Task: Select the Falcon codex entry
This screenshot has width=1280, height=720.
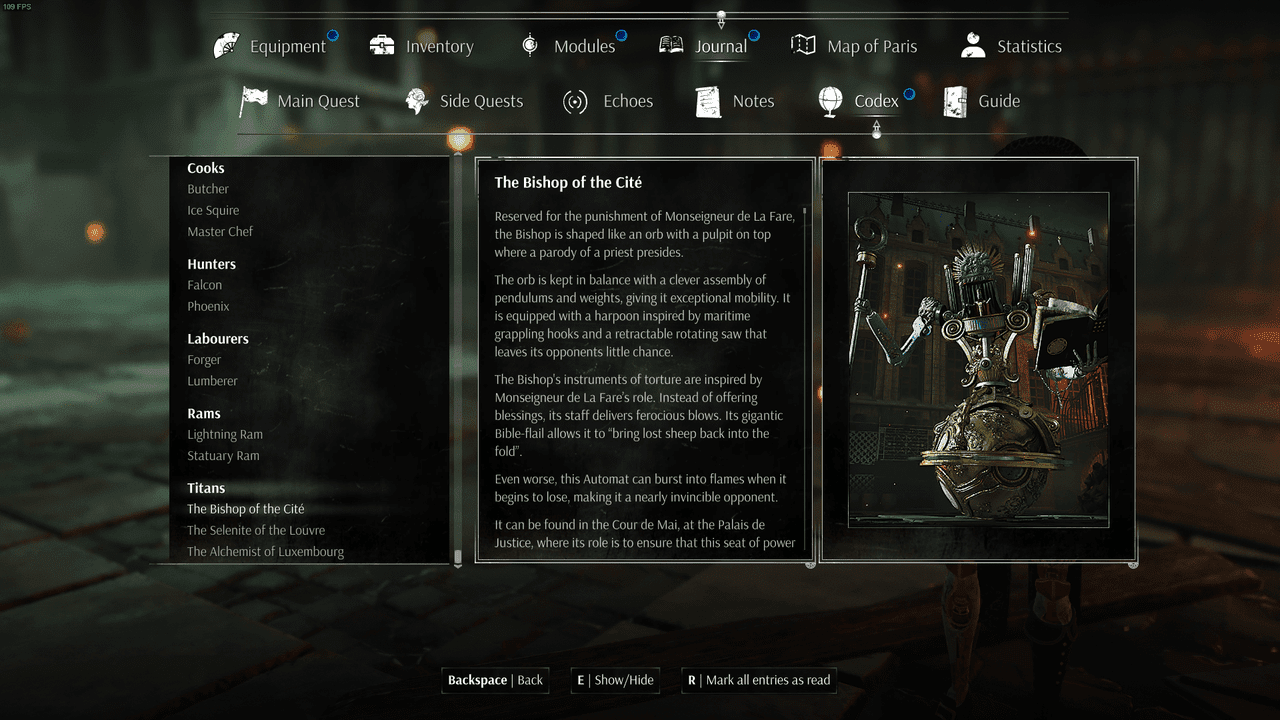Action: pos(205,285)
